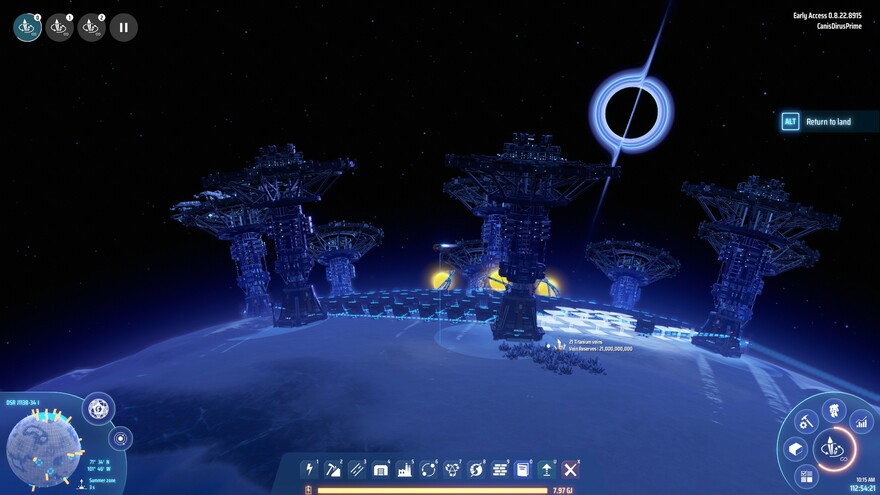This screenshot has height=495, width=880.
Task: Open the storage building category
Action: 381,469
